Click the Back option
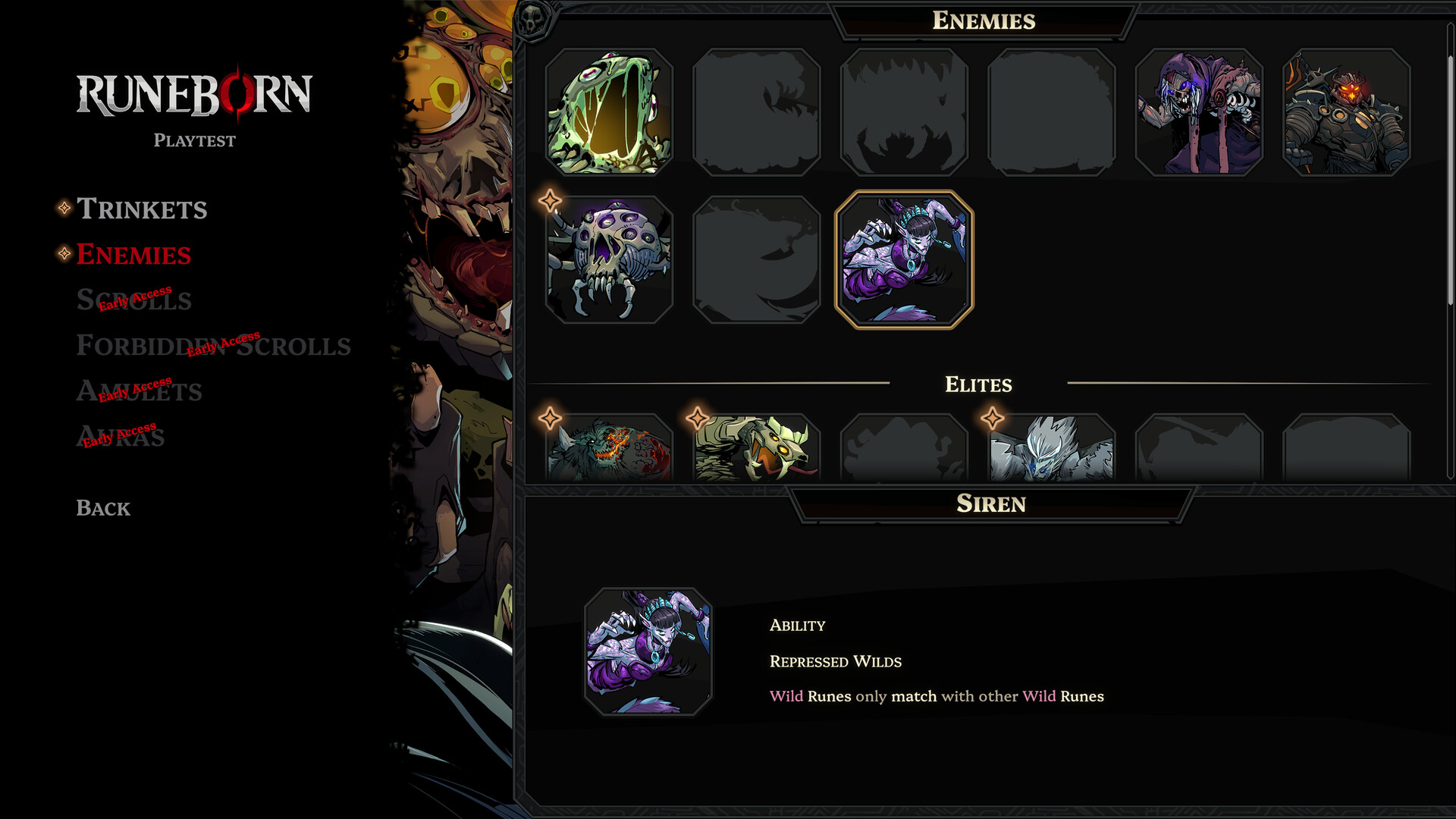Image resolution: width=1456 pixels, height=819 pixels. [102, 508]
